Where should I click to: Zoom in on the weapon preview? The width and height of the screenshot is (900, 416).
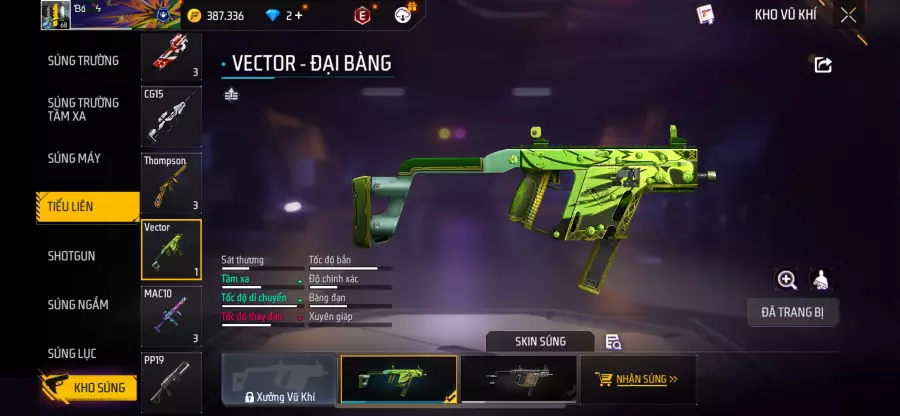pyautogui.click(x=787, y=280)
